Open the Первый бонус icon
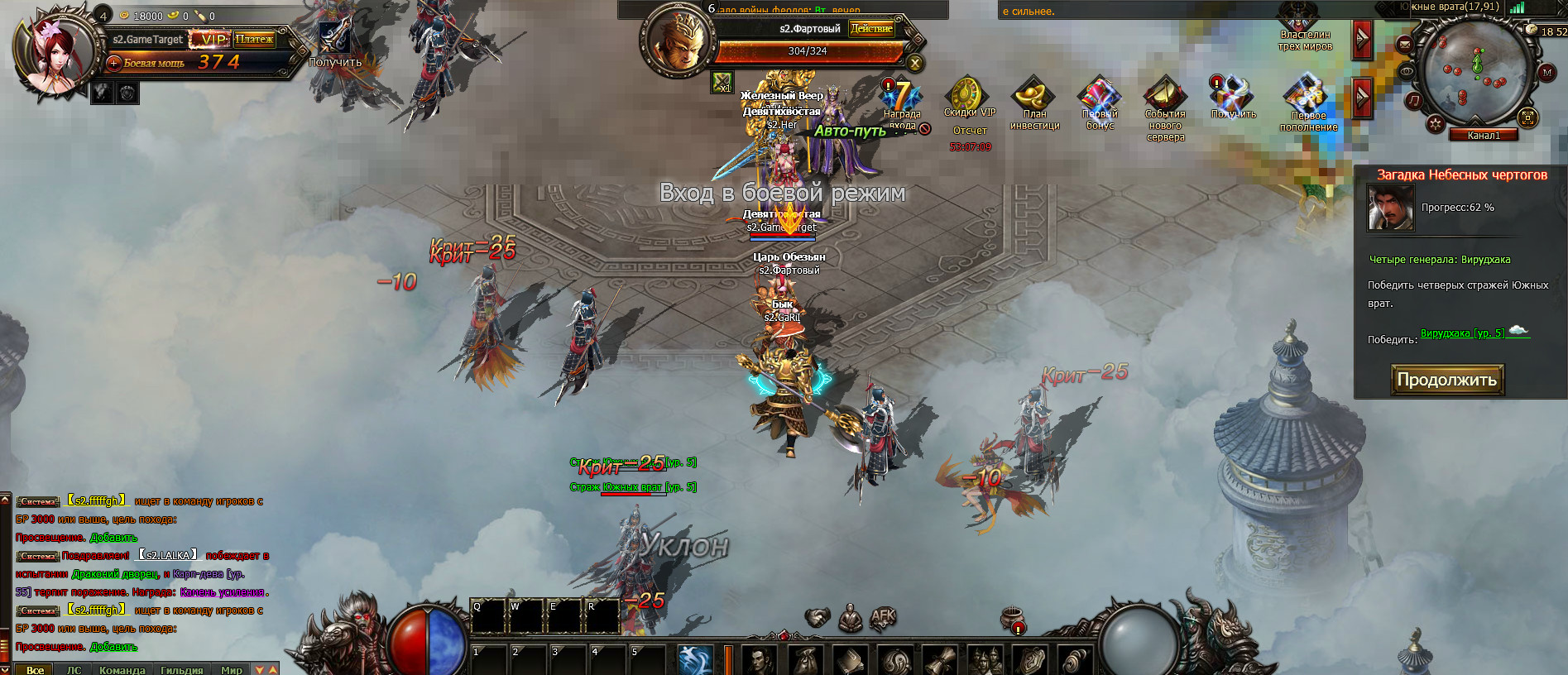The width and height of the screenshot is (1568, 675). pyautogui.click(x=1100, y=96)
